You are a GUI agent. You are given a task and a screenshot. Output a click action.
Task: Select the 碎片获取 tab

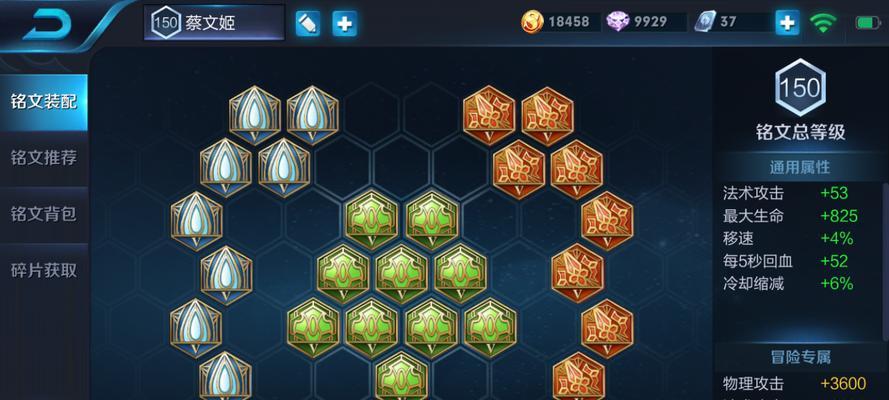(x=43, y=269)
